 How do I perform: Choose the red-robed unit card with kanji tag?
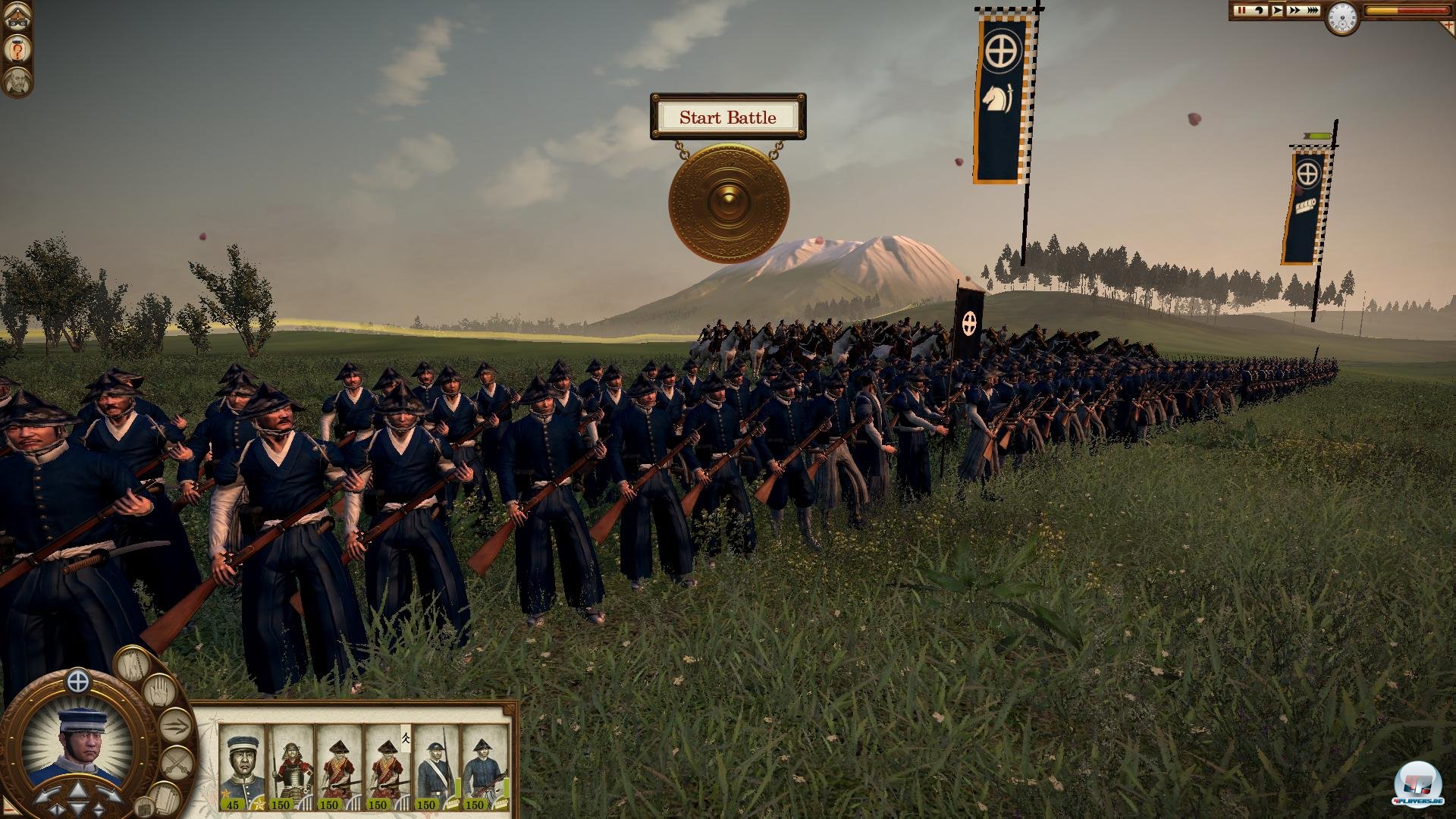pyautogui.click(x=387, y=767)
